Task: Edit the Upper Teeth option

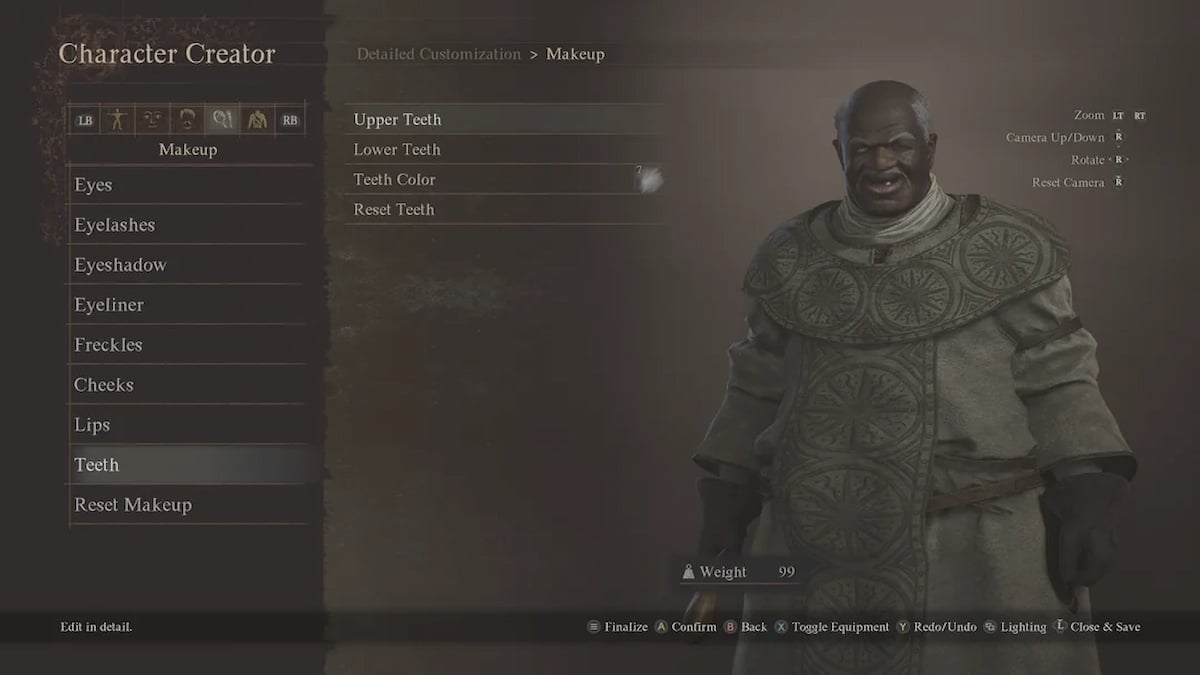Action: [x=398, y=120]
